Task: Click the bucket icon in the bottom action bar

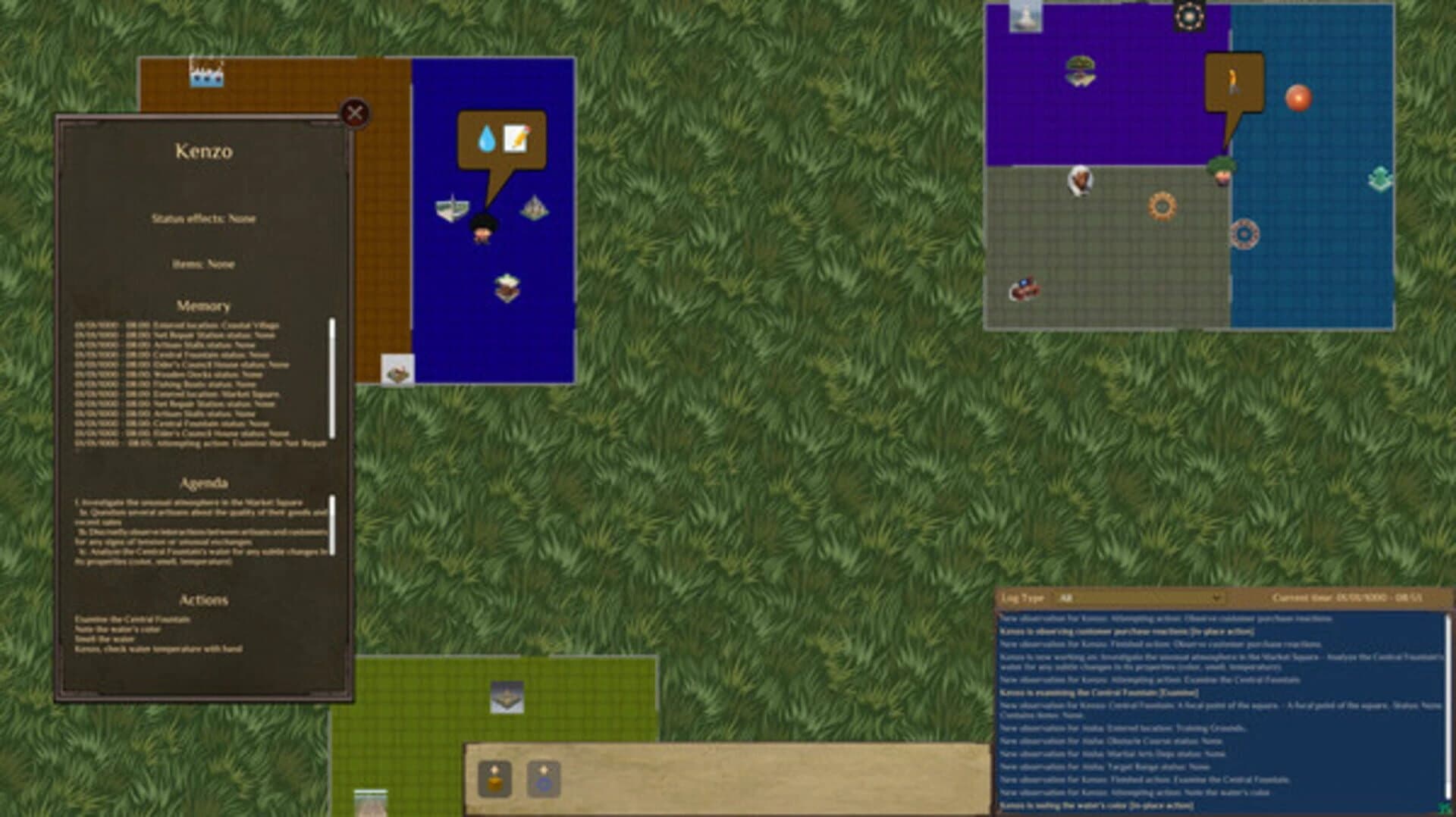Action: pos(493,777)
